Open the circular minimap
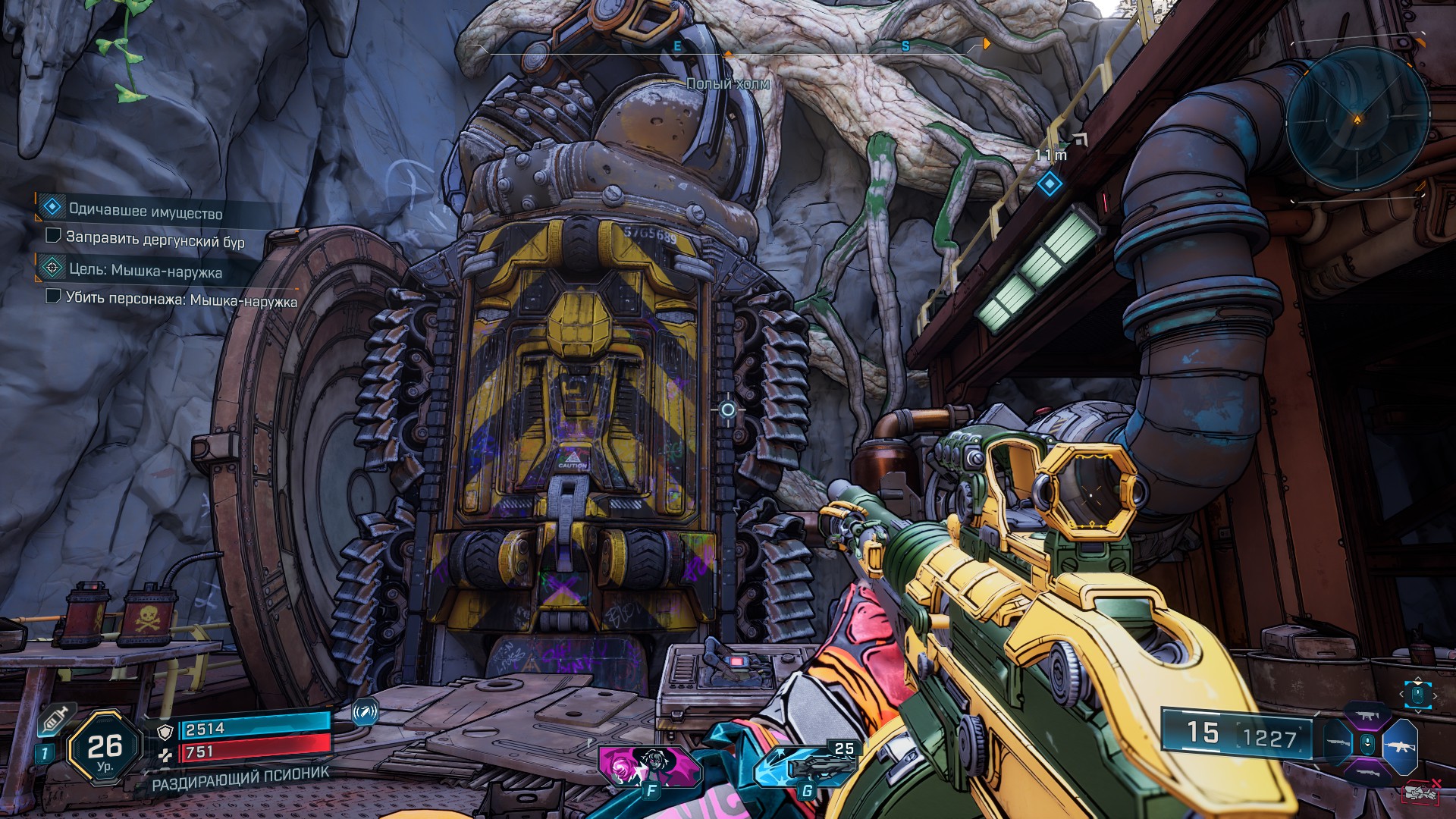The height and width of the screenshot is (819, 1456). pyautogui.click(x=1357, y=119)
